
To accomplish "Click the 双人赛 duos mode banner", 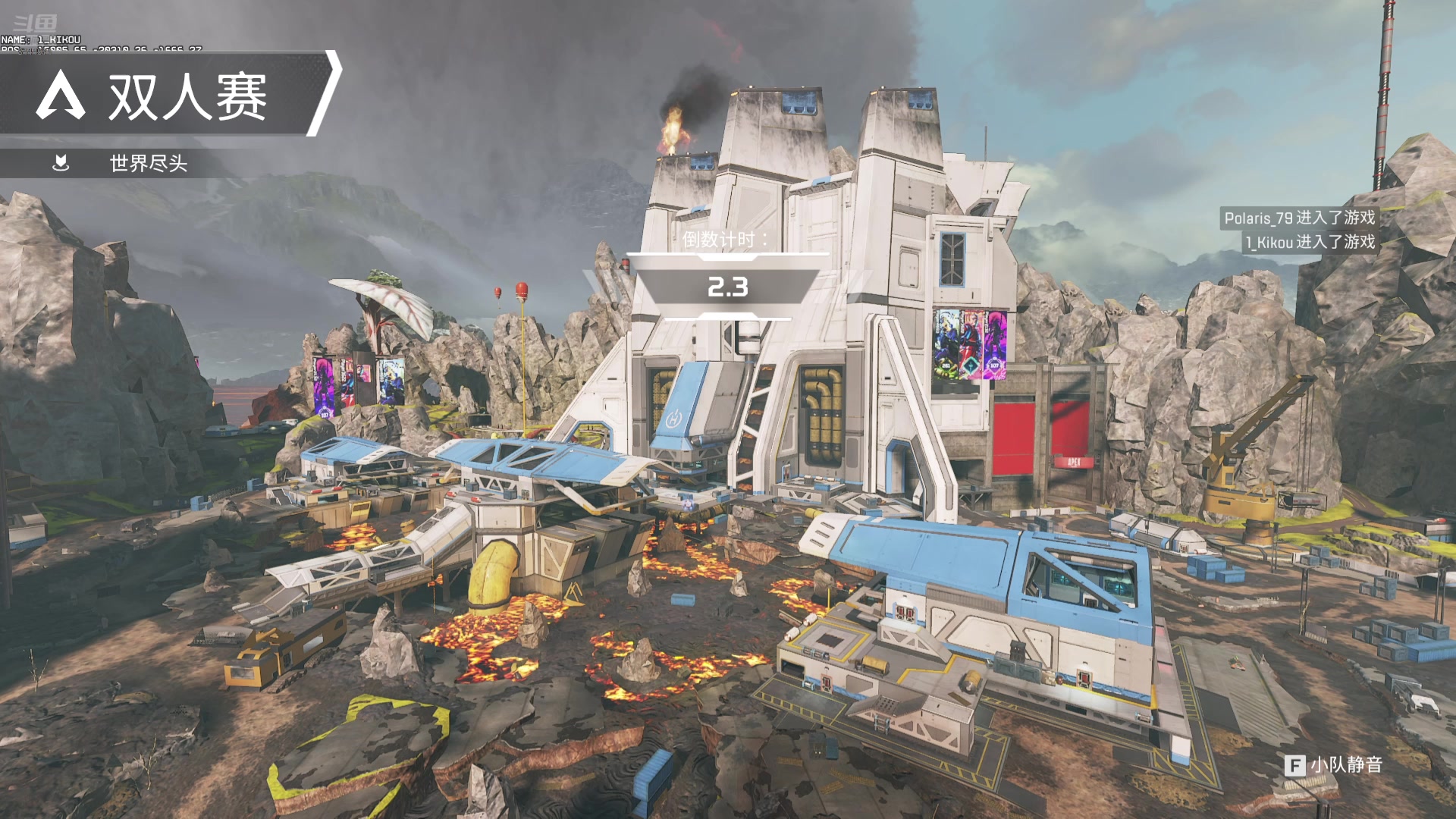I will point(171,96).
